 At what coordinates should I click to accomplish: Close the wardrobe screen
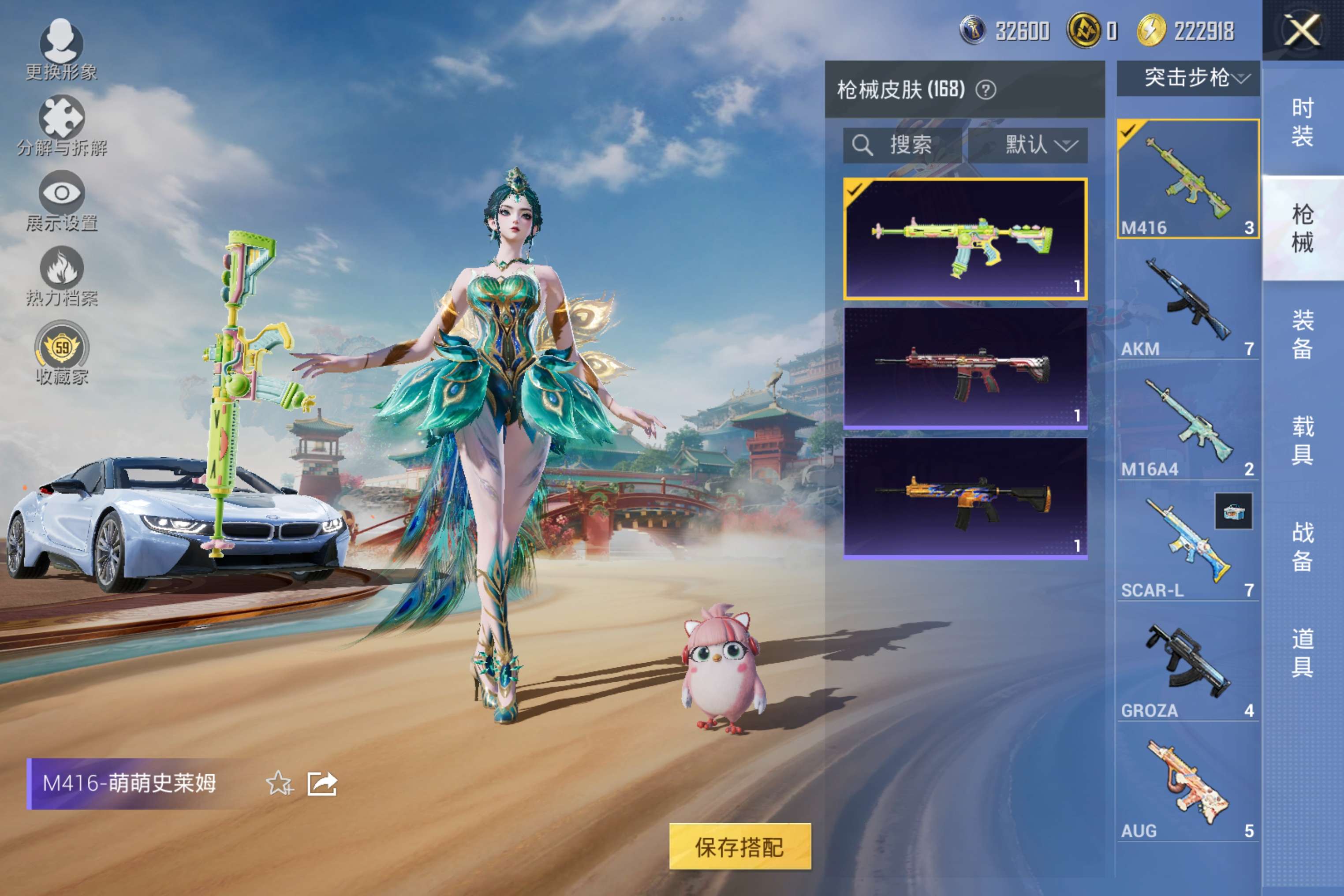1302,30
